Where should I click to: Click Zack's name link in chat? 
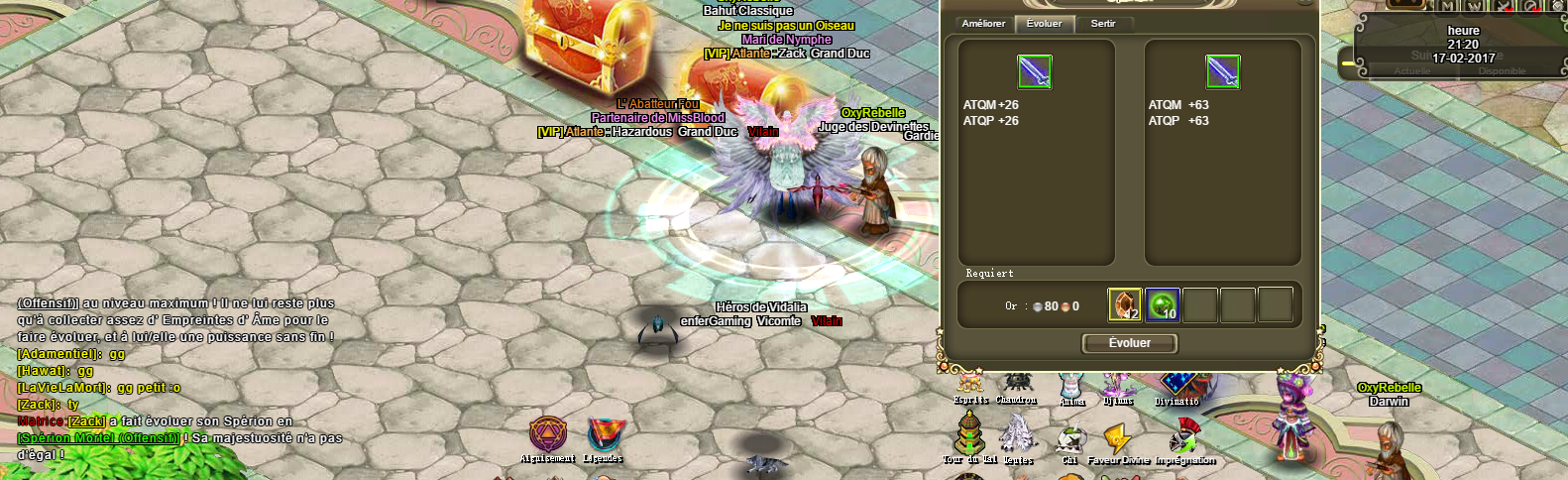(86, 421)
